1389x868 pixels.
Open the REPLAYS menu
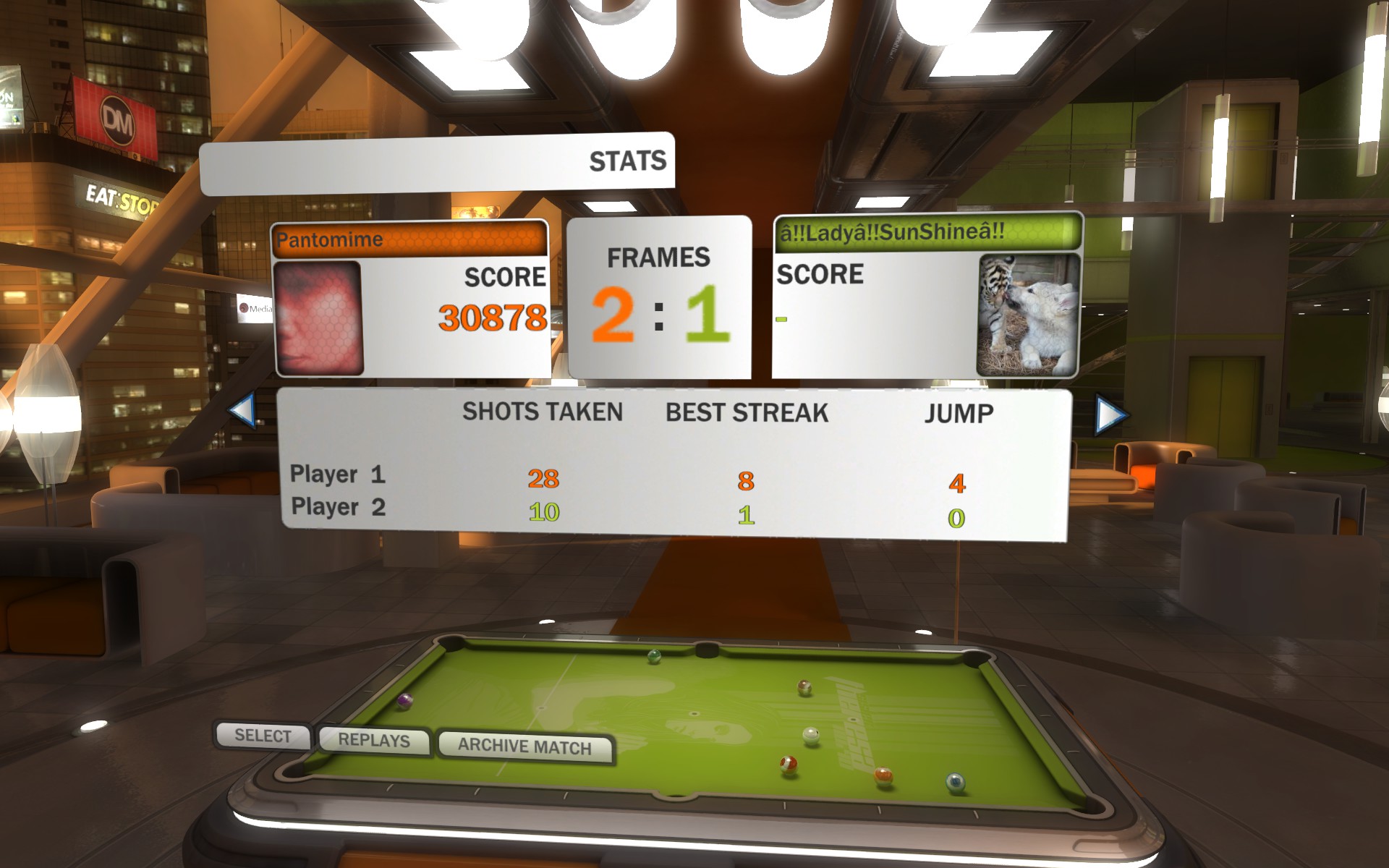click(373, 741)
